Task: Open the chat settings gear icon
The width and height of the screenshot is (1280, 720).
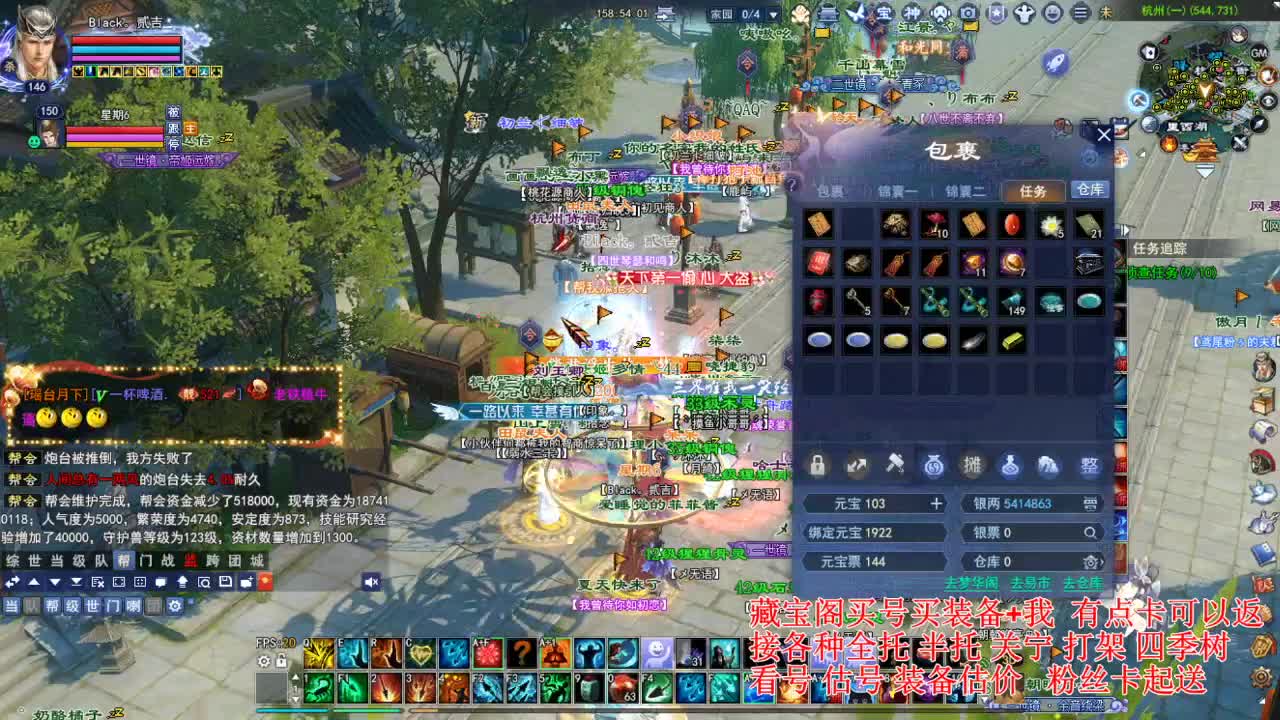Action: pos(174,605)
